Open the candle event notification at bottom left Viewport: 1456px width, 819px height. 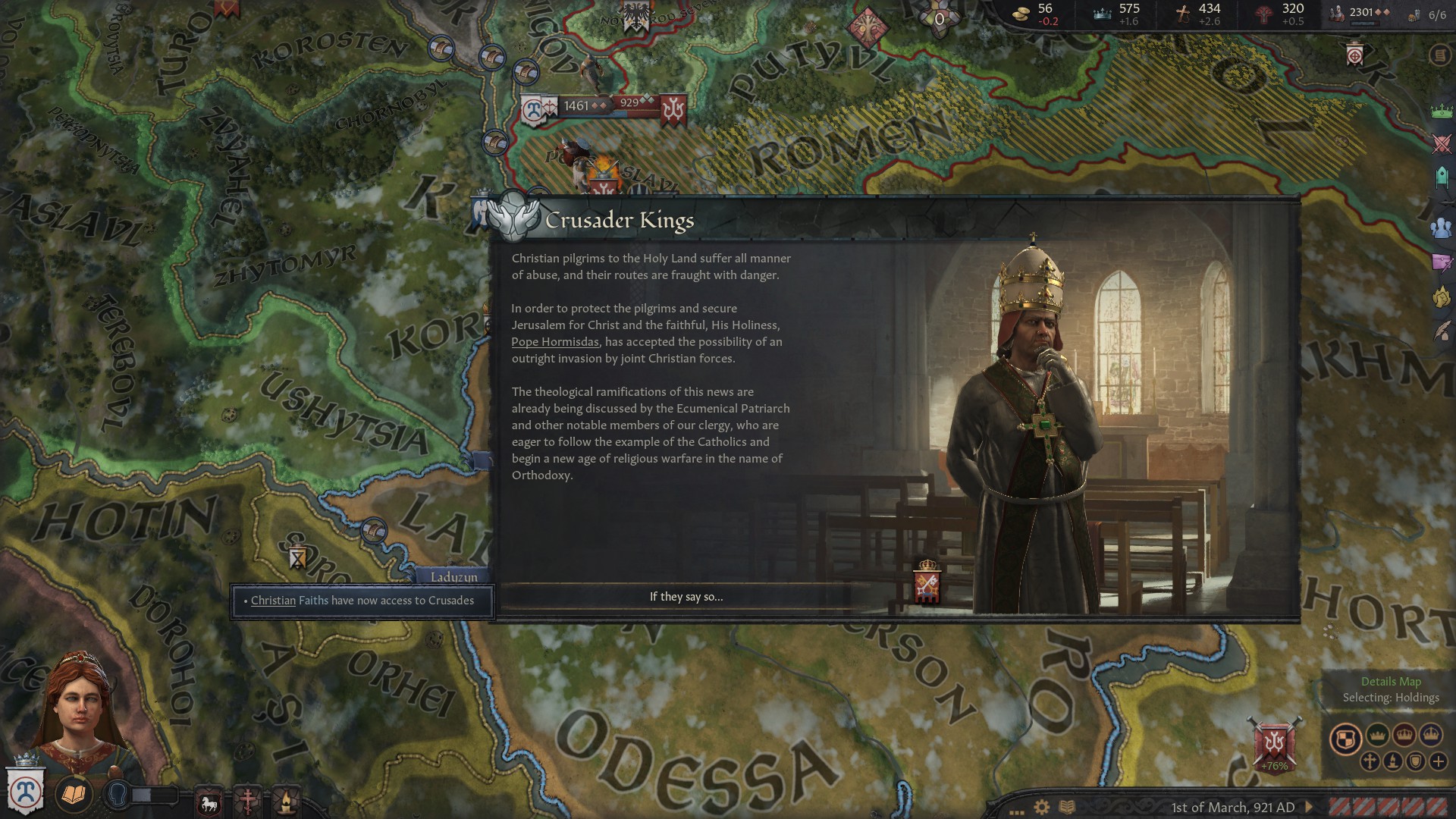click(285, 802)
